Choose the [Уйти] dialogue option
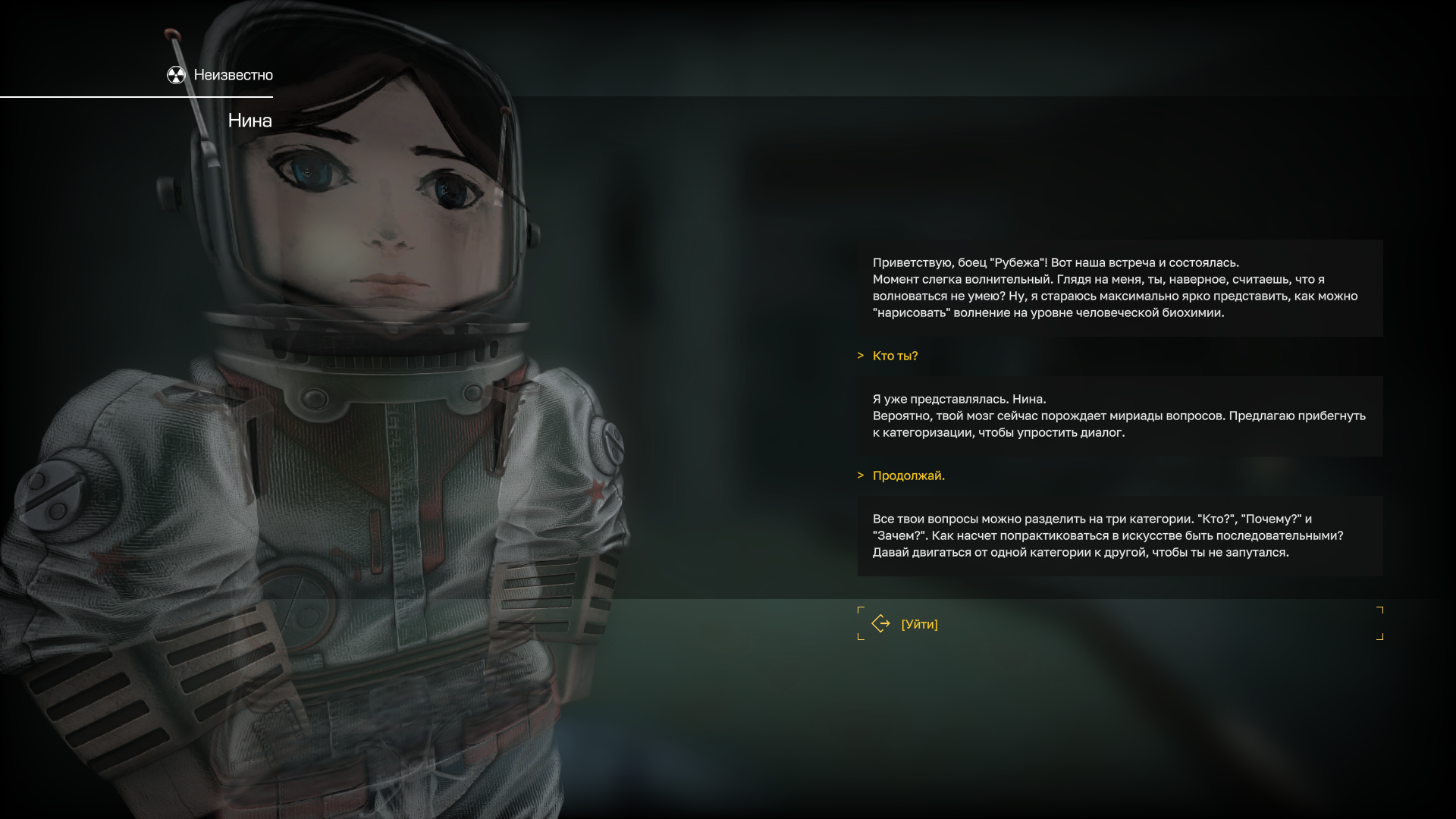 (919, 624)
